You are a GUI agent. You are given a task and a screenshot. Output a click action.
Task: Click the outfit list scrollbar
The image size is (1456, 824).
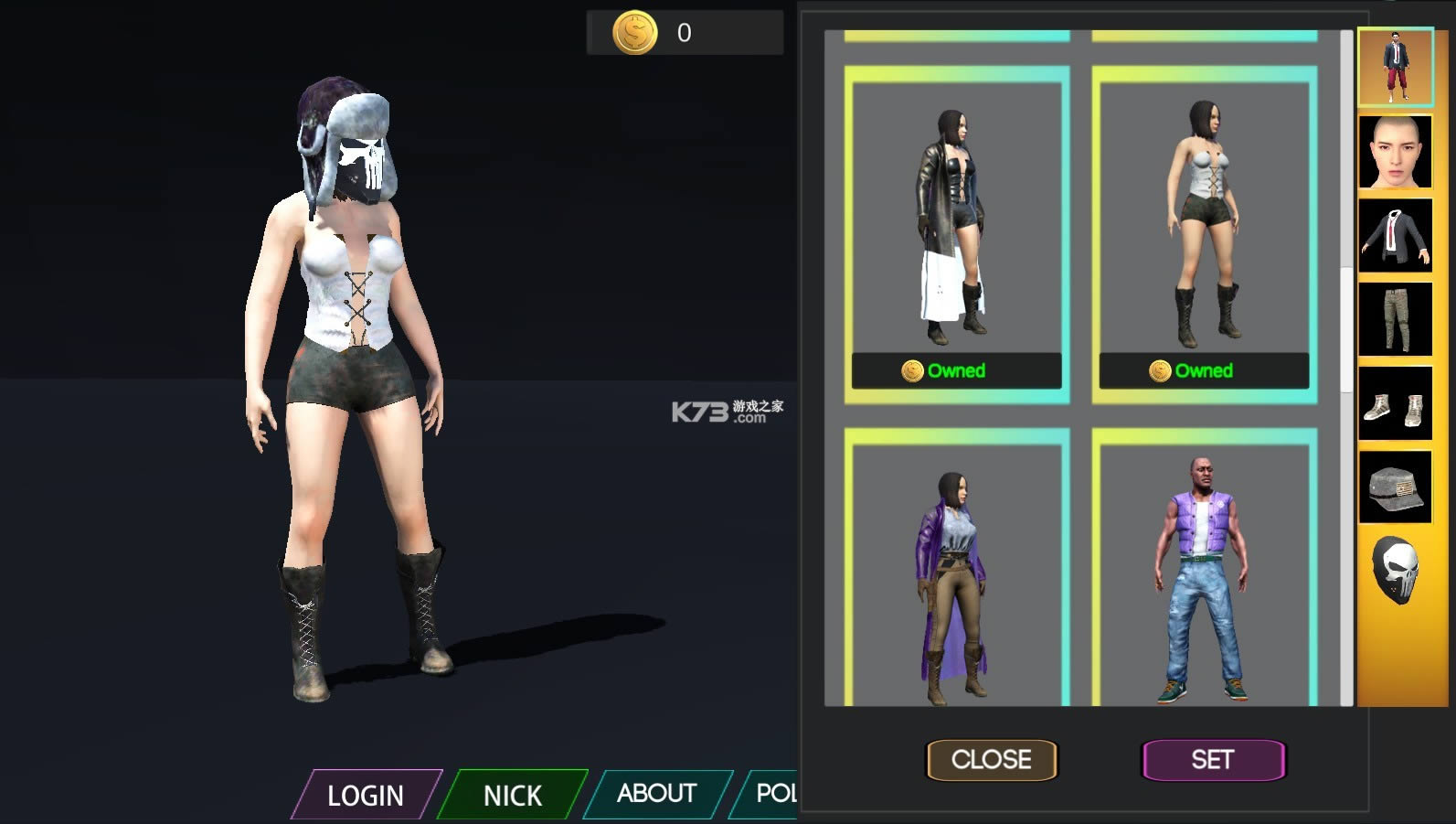[x=1345, y=329]
